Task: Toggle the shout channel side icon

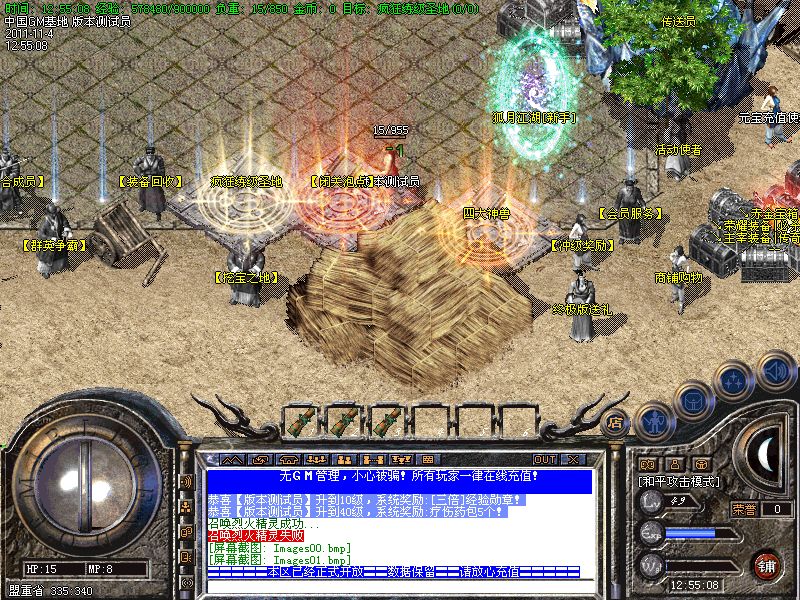Action: pos(186,481)
